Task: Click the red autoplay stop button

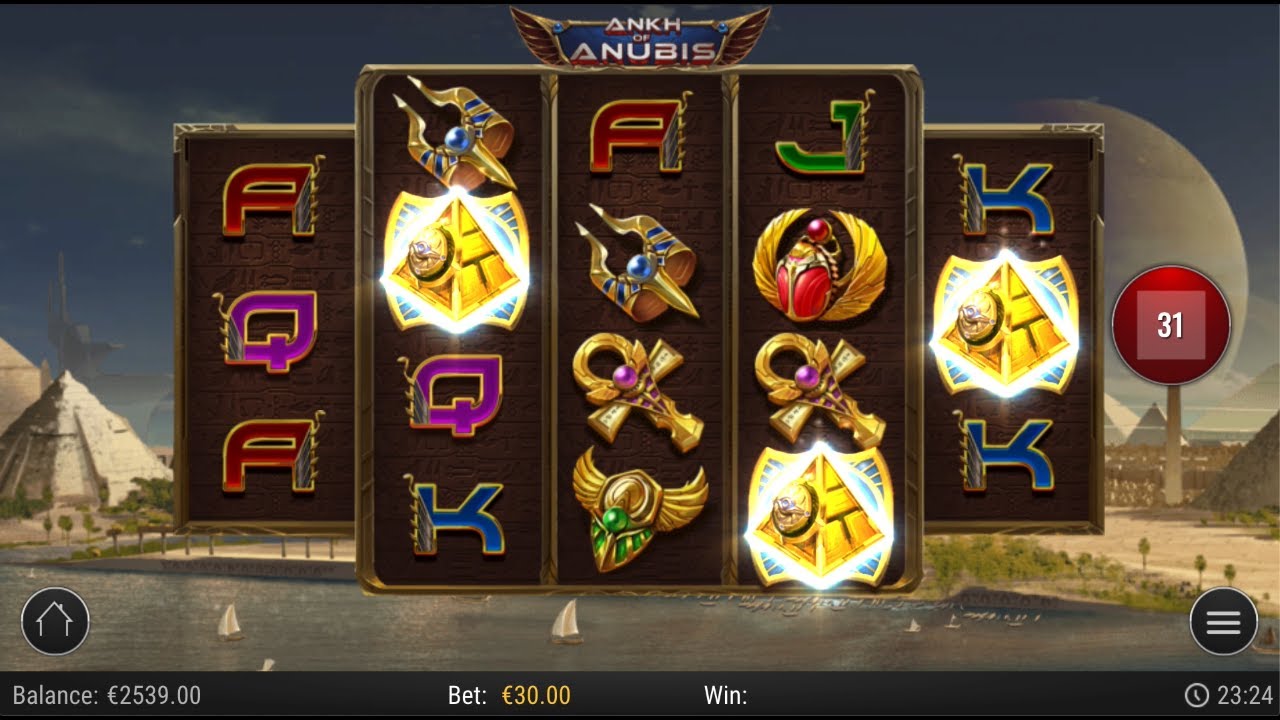Action: pyautogui.click(x=1170, y=325)
